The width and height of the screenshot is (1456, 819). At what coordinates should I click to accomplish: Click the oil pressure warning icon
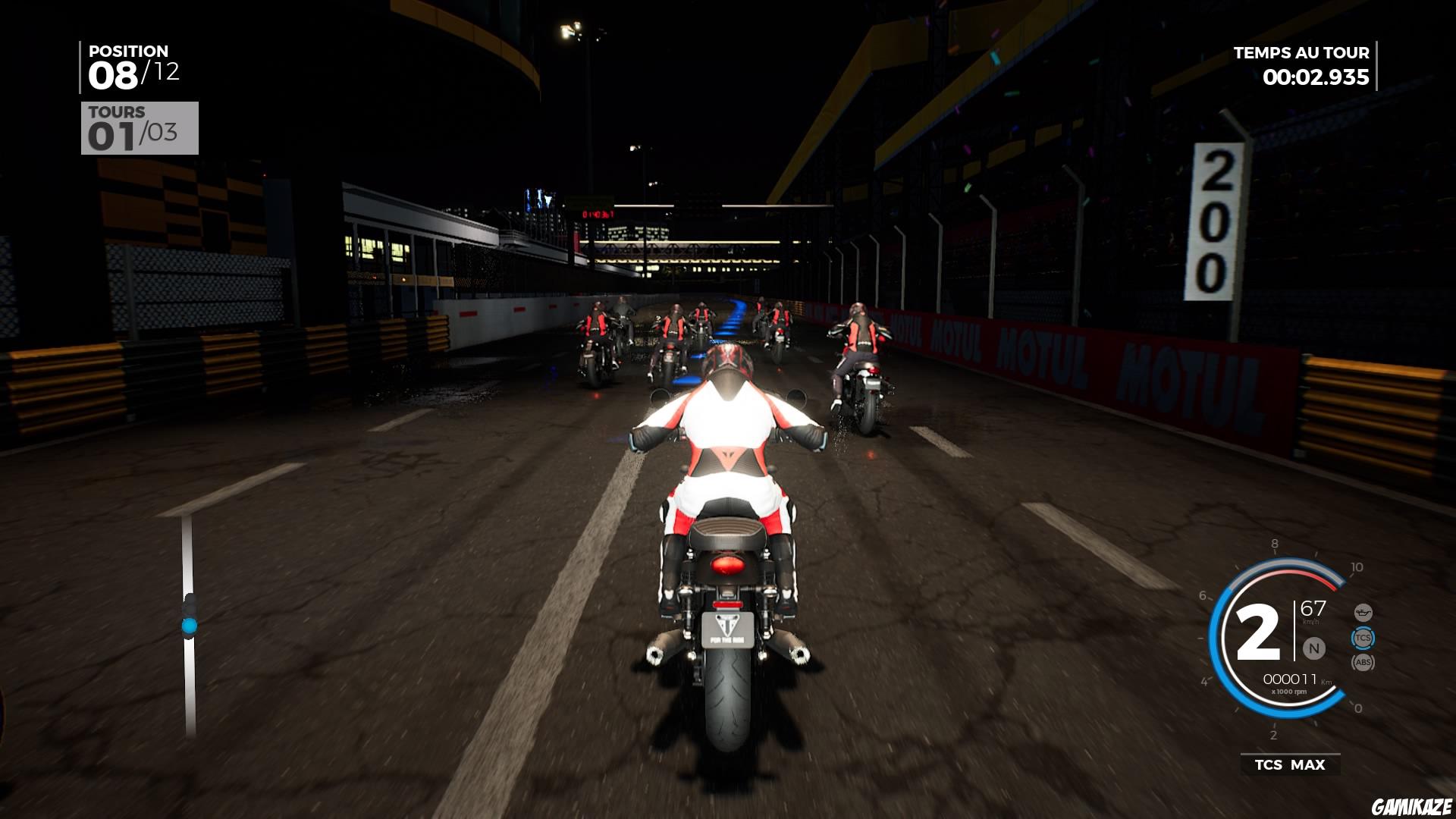tap(1363, 612)
